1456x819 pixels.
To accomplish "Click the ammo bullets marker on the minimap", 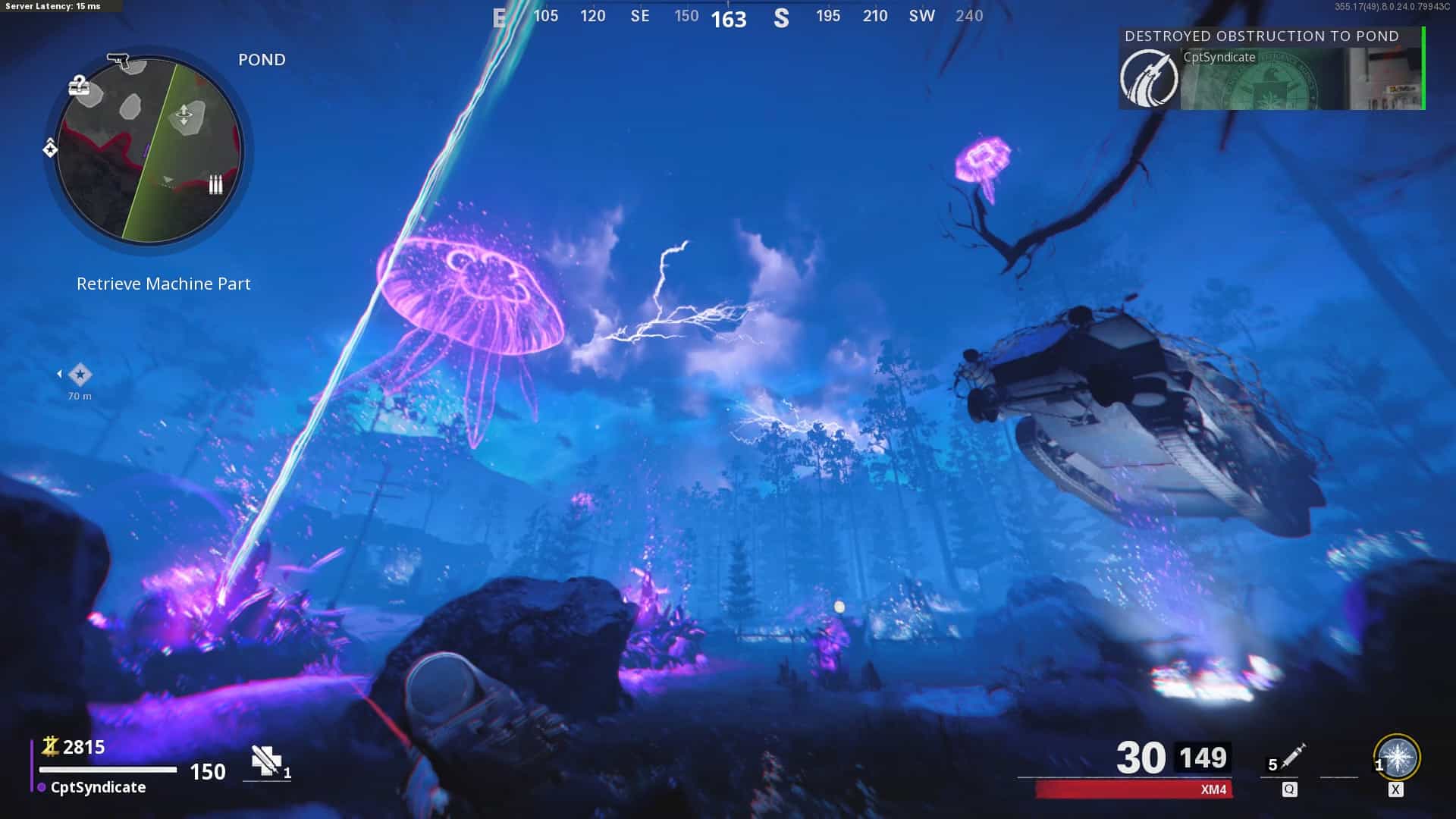I will coord(215,184).
